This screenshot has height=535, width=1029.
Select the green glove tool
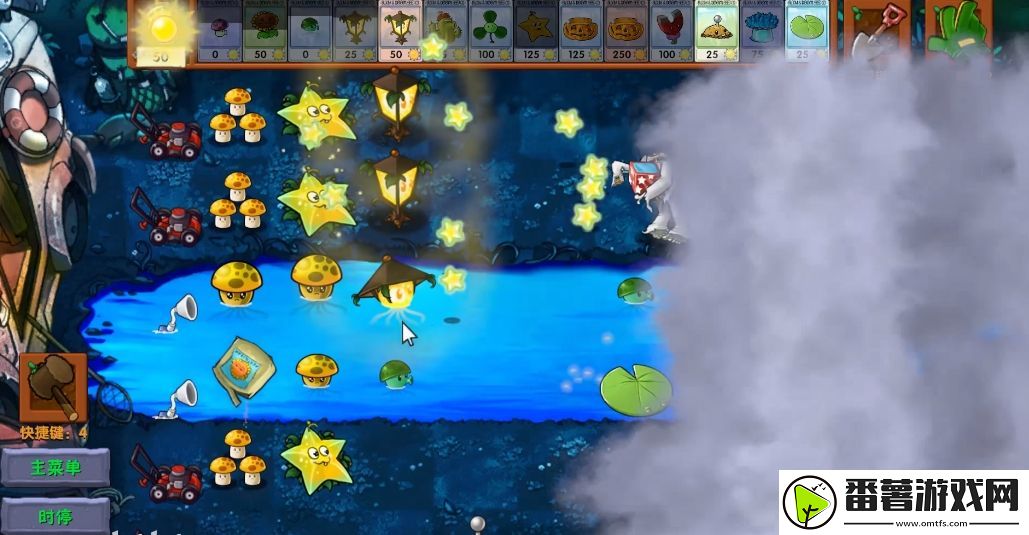coord(950,34)
